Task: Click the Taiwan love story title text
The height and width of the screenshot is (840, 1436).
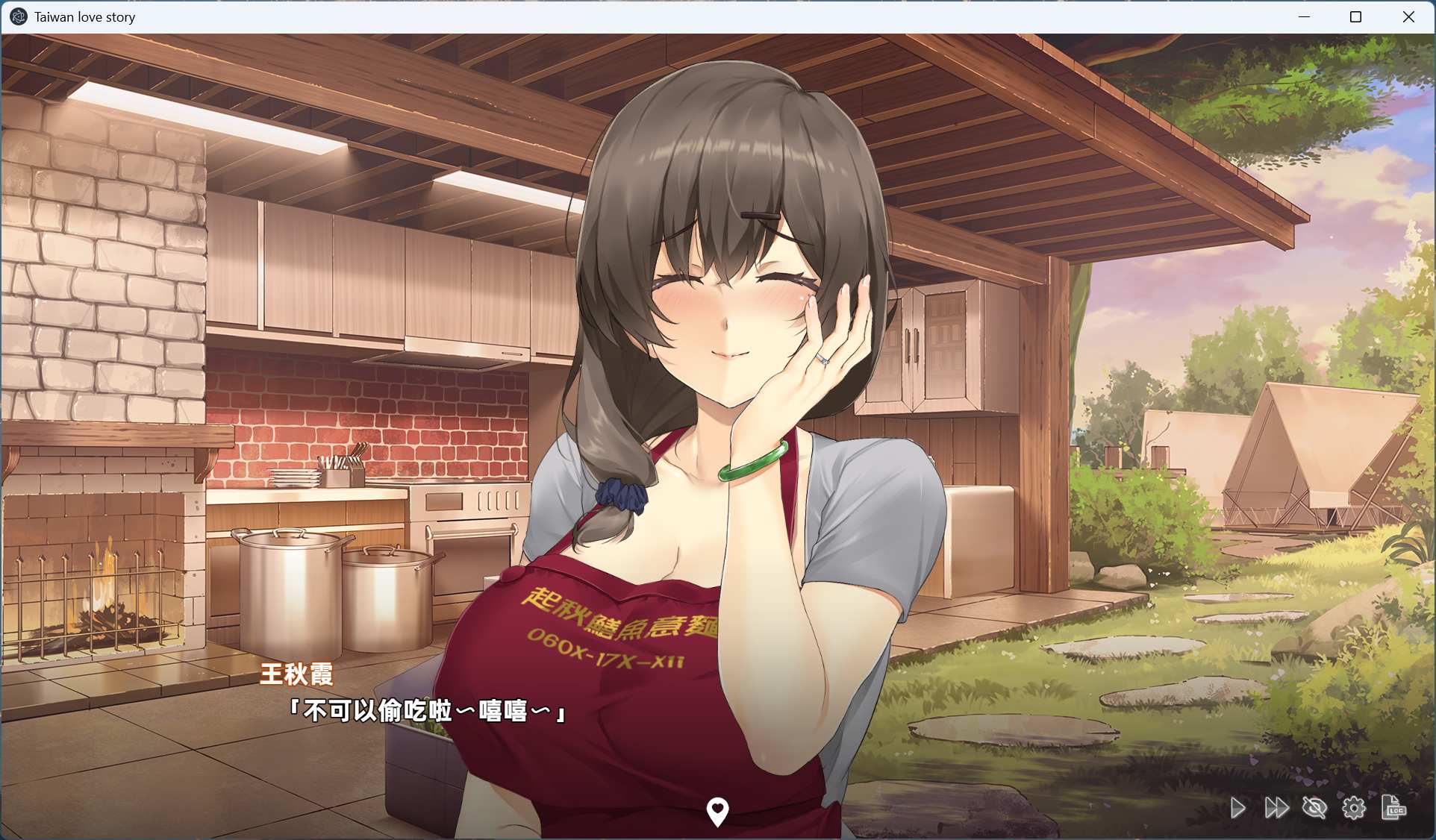Action: click(x=84, y=16)
